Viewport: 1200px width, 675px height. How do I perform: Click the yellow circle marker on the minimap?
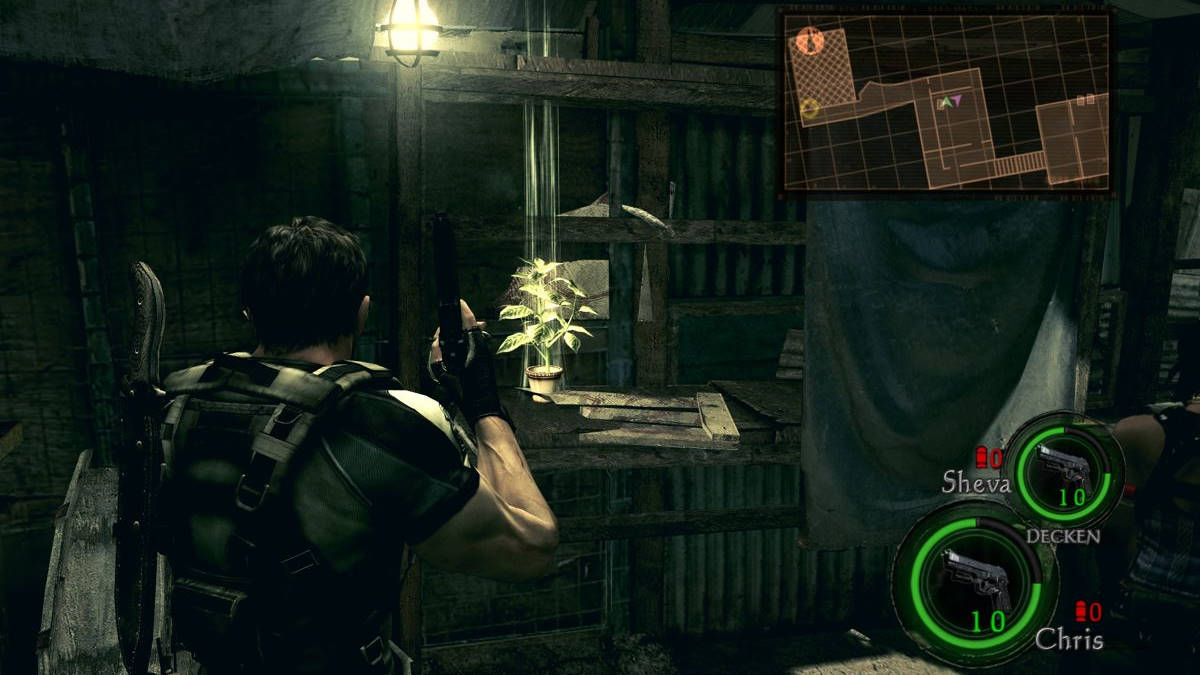pos(810,108)
